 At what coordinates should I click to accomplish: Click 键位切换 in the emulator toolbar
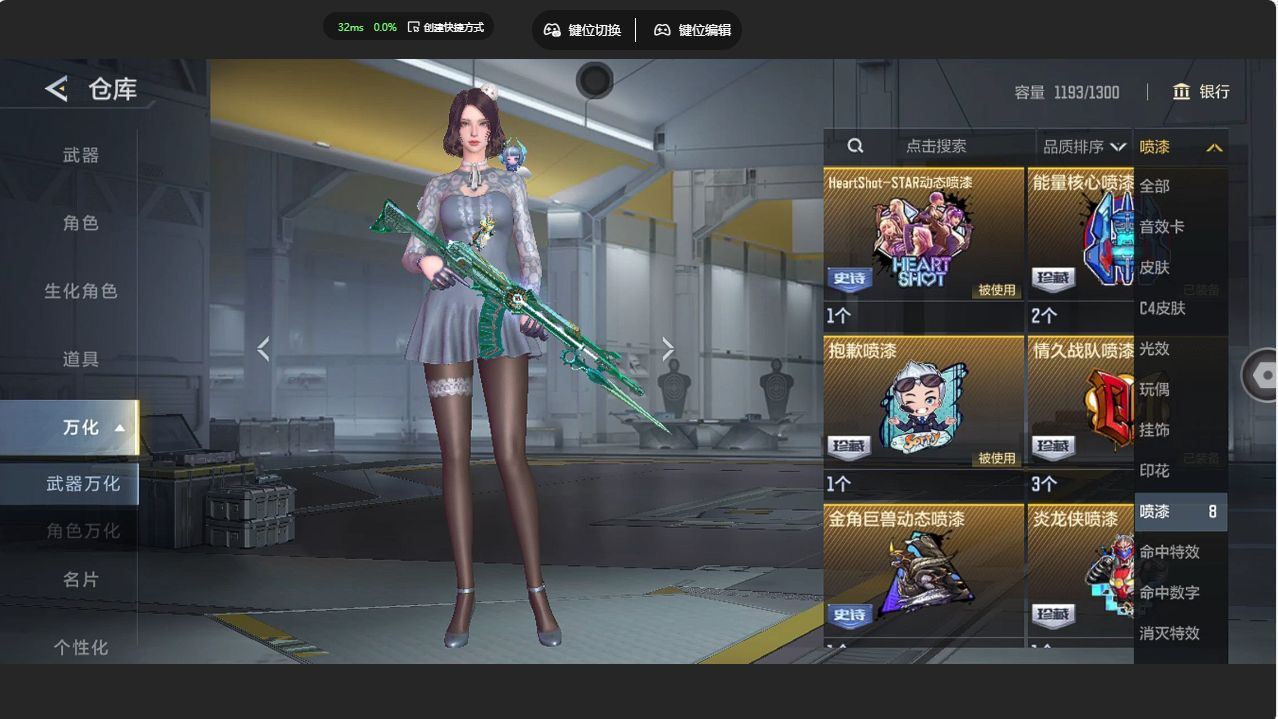[583, 30]
